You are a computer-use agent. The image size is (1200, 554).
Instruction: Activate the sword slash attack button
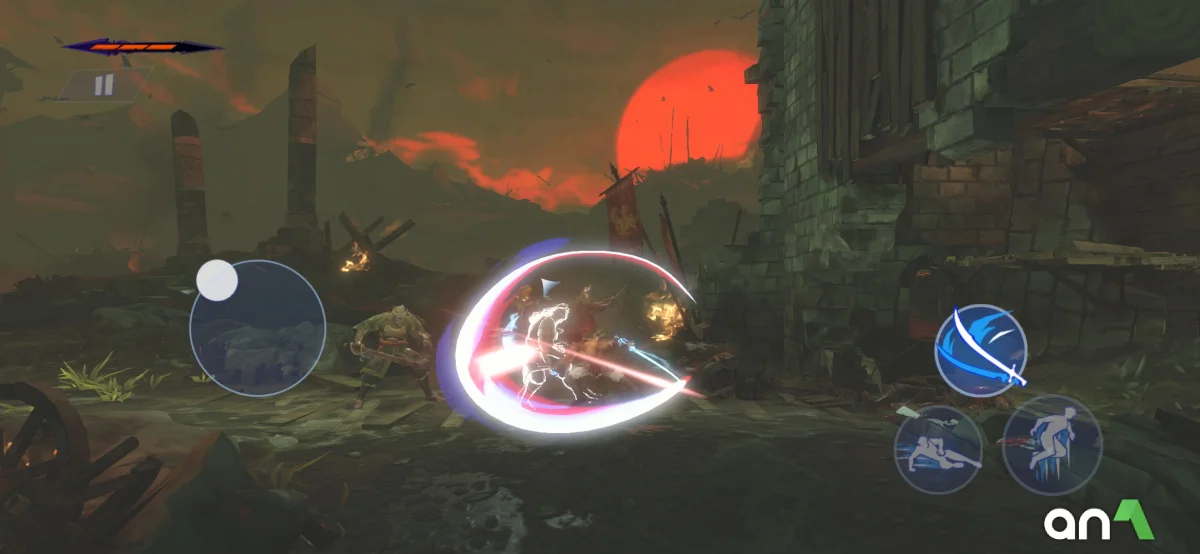point(981,350)
